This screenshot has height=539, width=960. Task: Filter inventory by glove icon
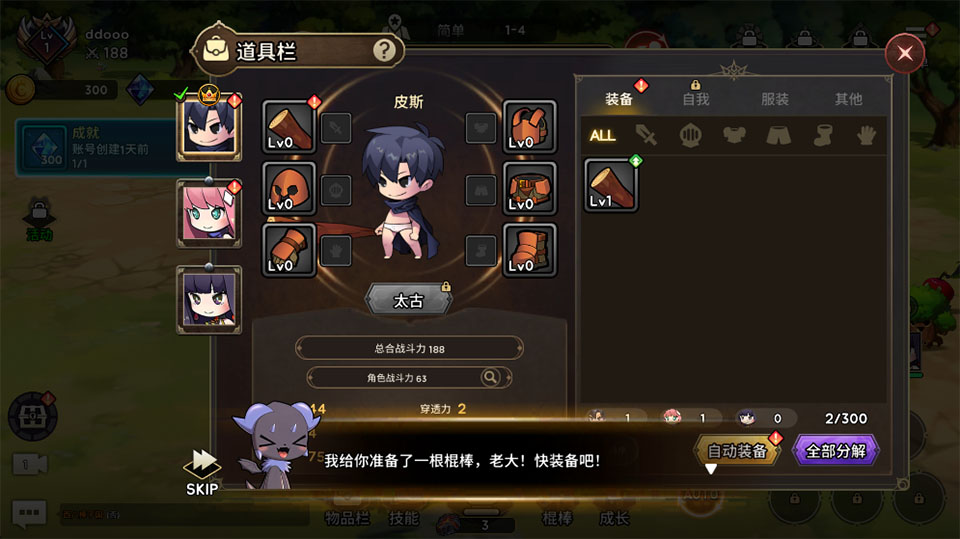click(866, 135)
